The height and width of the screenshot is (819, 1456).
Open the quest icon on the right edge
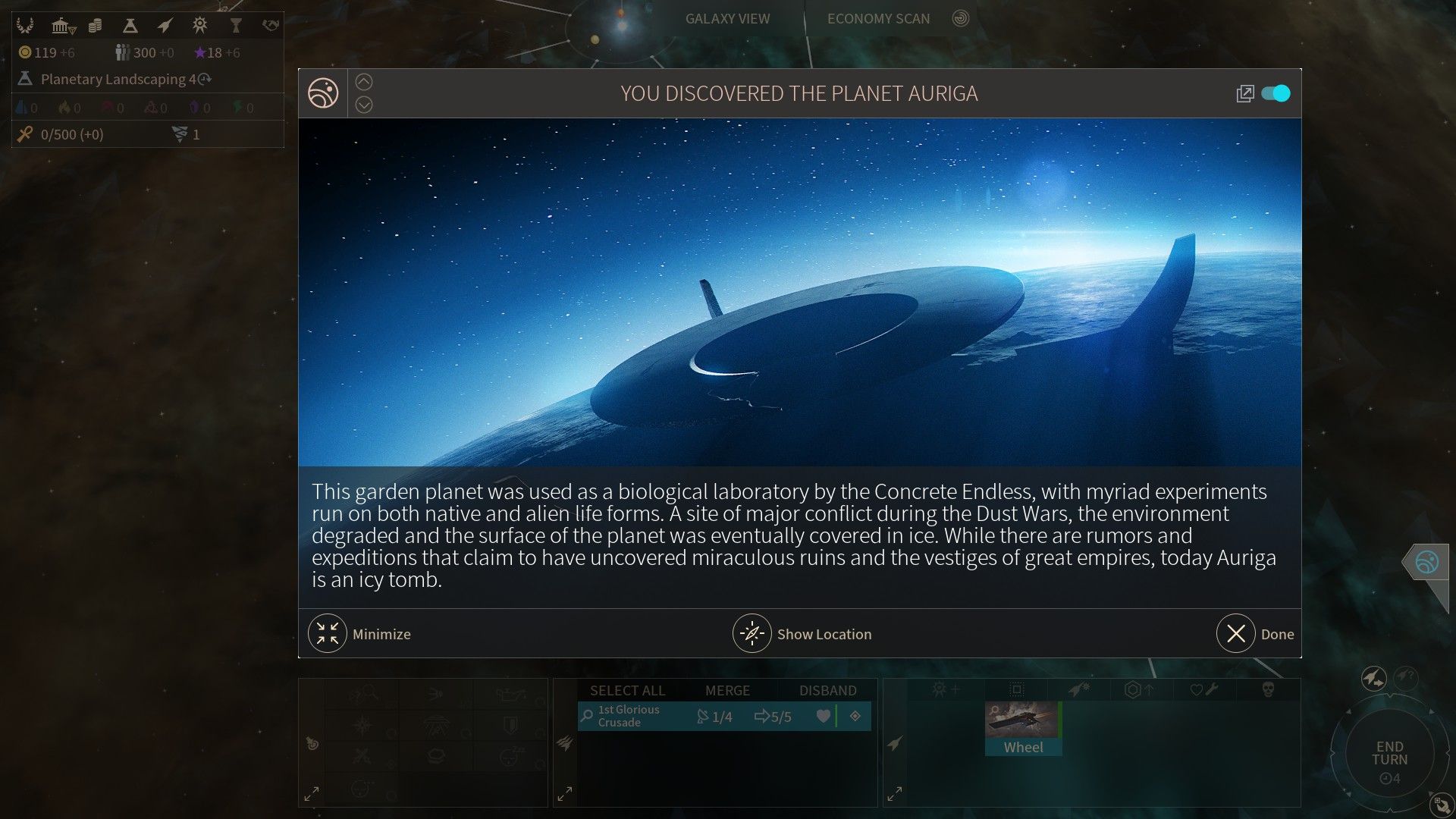[x=1426, y=563]
